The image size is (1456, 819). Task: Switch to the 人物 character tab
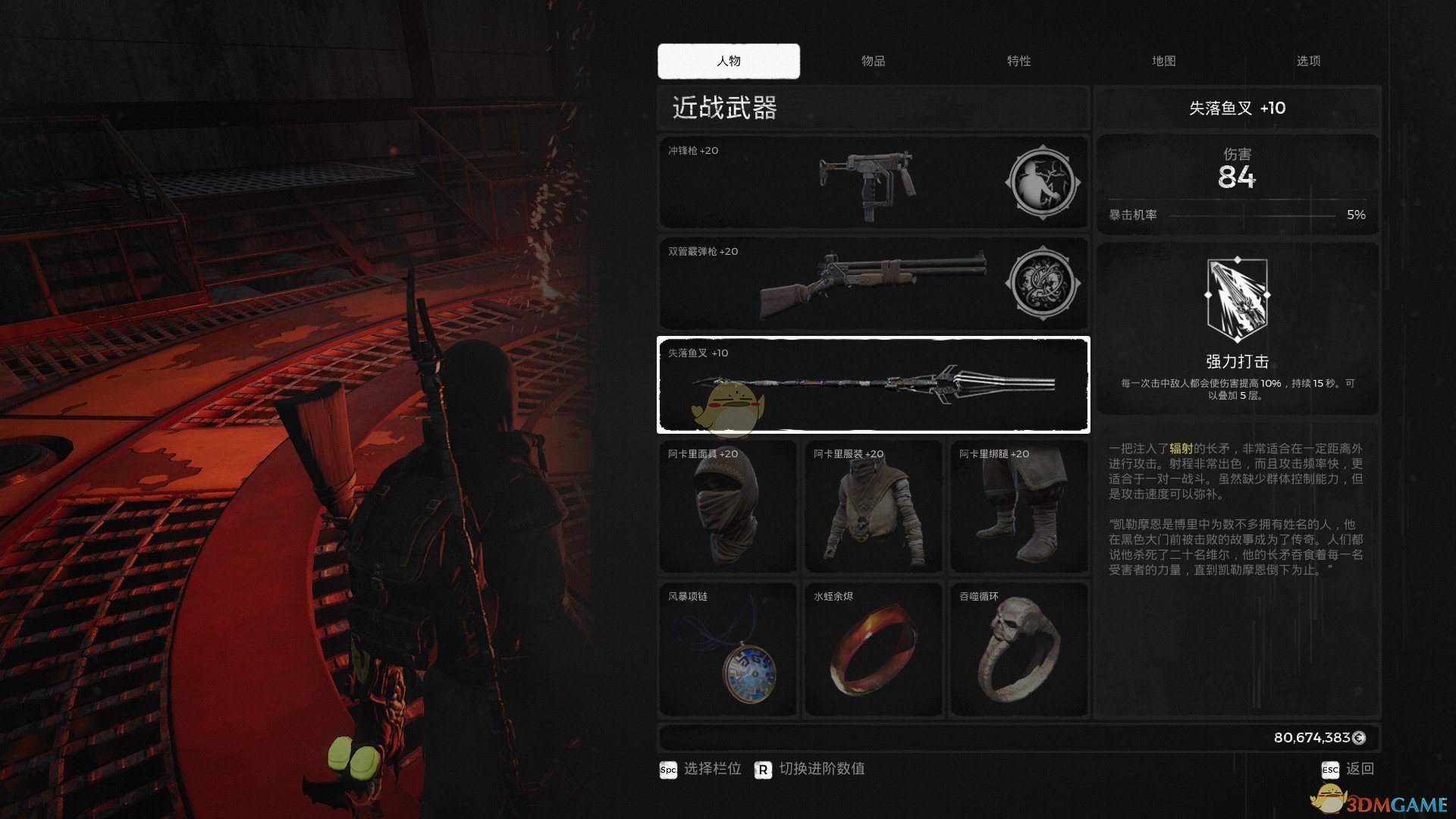coord(728,61)
